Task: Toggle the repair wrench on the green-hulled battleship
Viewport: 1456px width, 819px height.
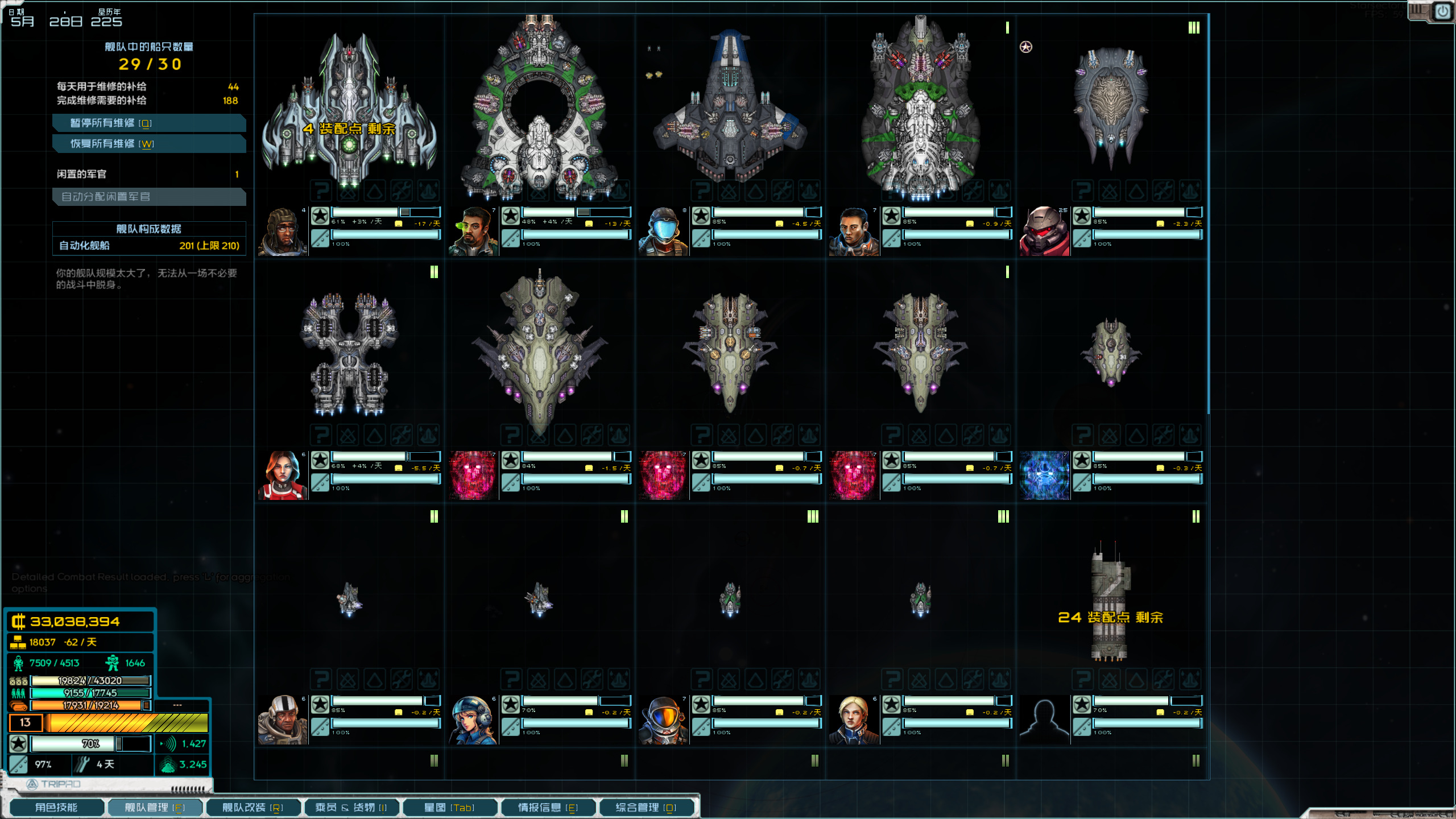Action: (x=973, y=192)
